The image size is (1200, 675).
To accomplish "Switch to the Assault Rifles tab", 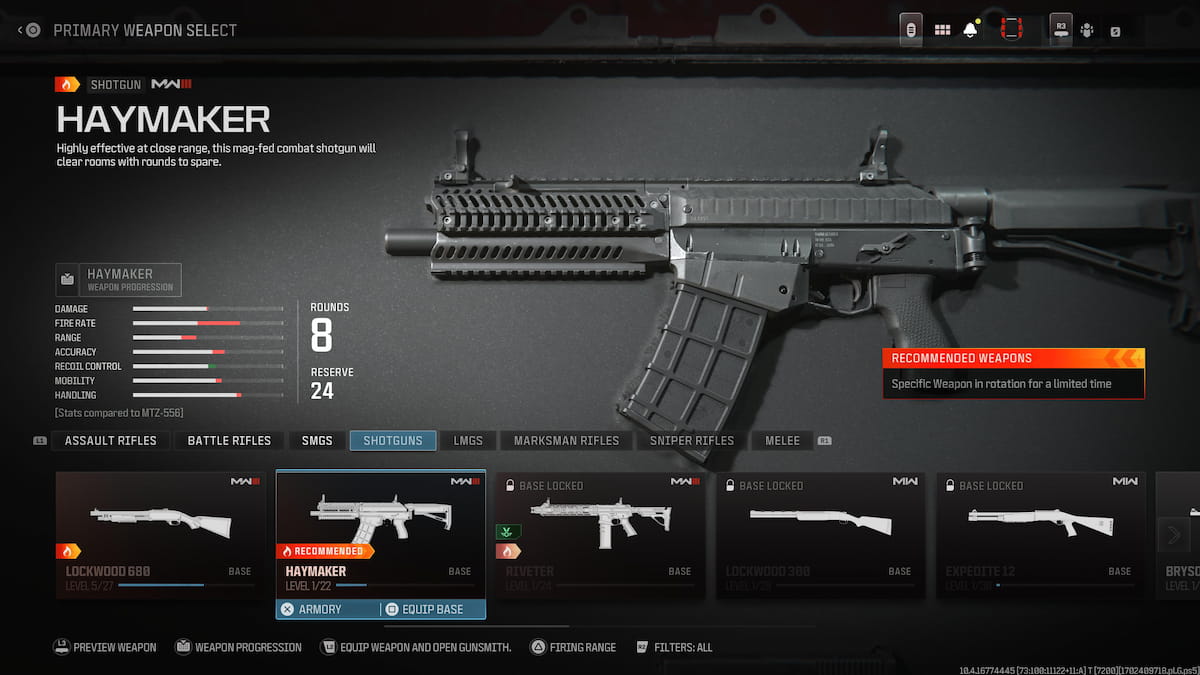I will click(110, 440).
